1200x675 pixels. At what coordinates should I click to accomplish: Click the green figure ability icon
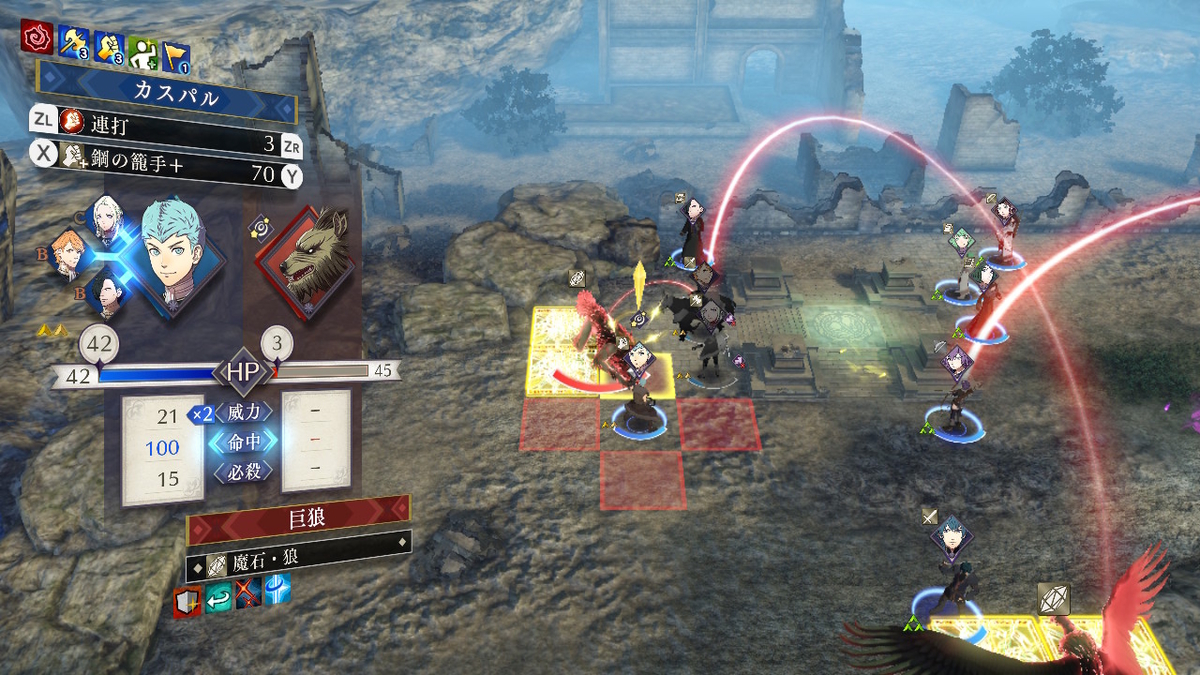tap(142, 42)
